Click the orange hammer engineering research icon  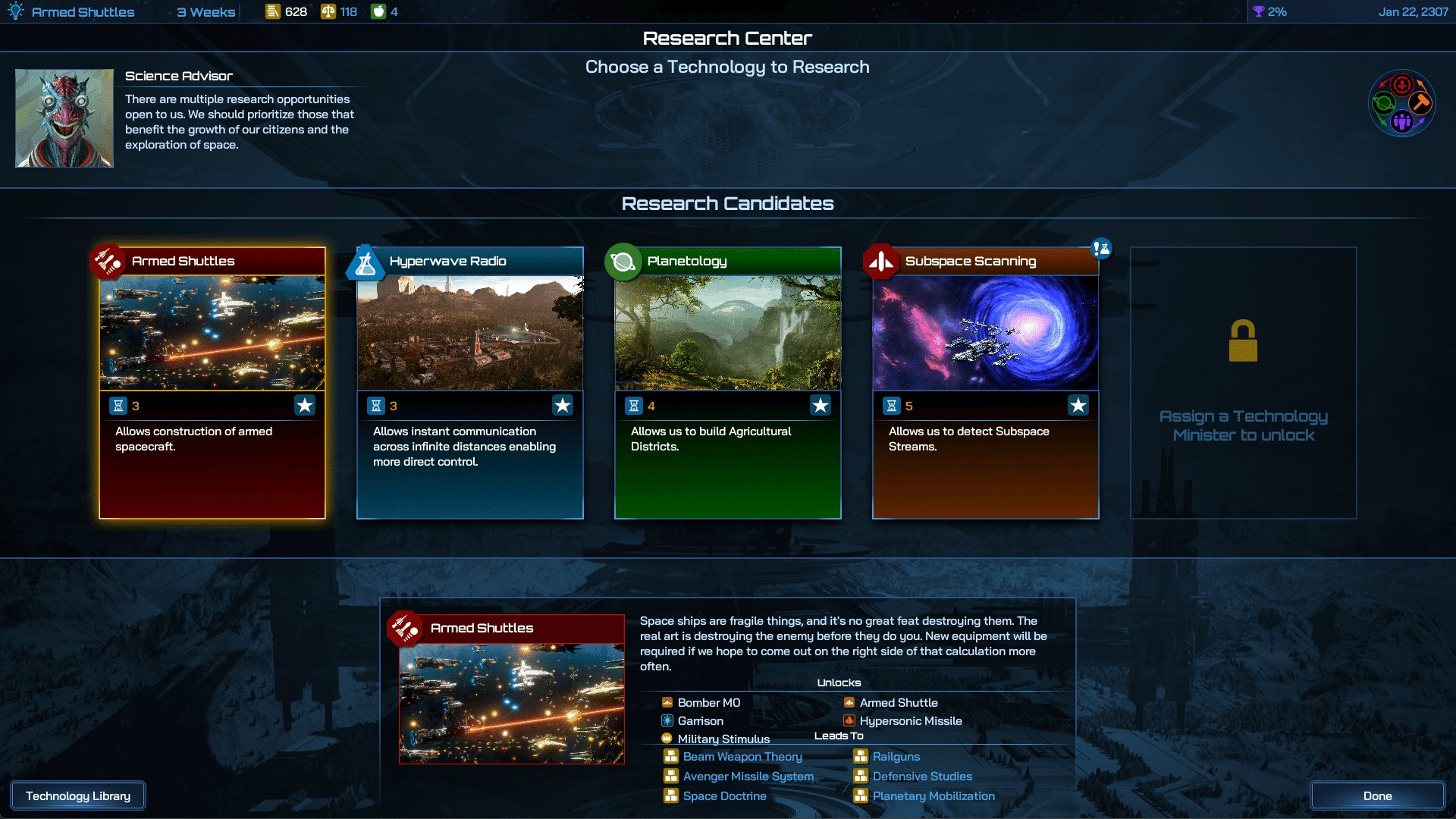(x=1420, y=104)
